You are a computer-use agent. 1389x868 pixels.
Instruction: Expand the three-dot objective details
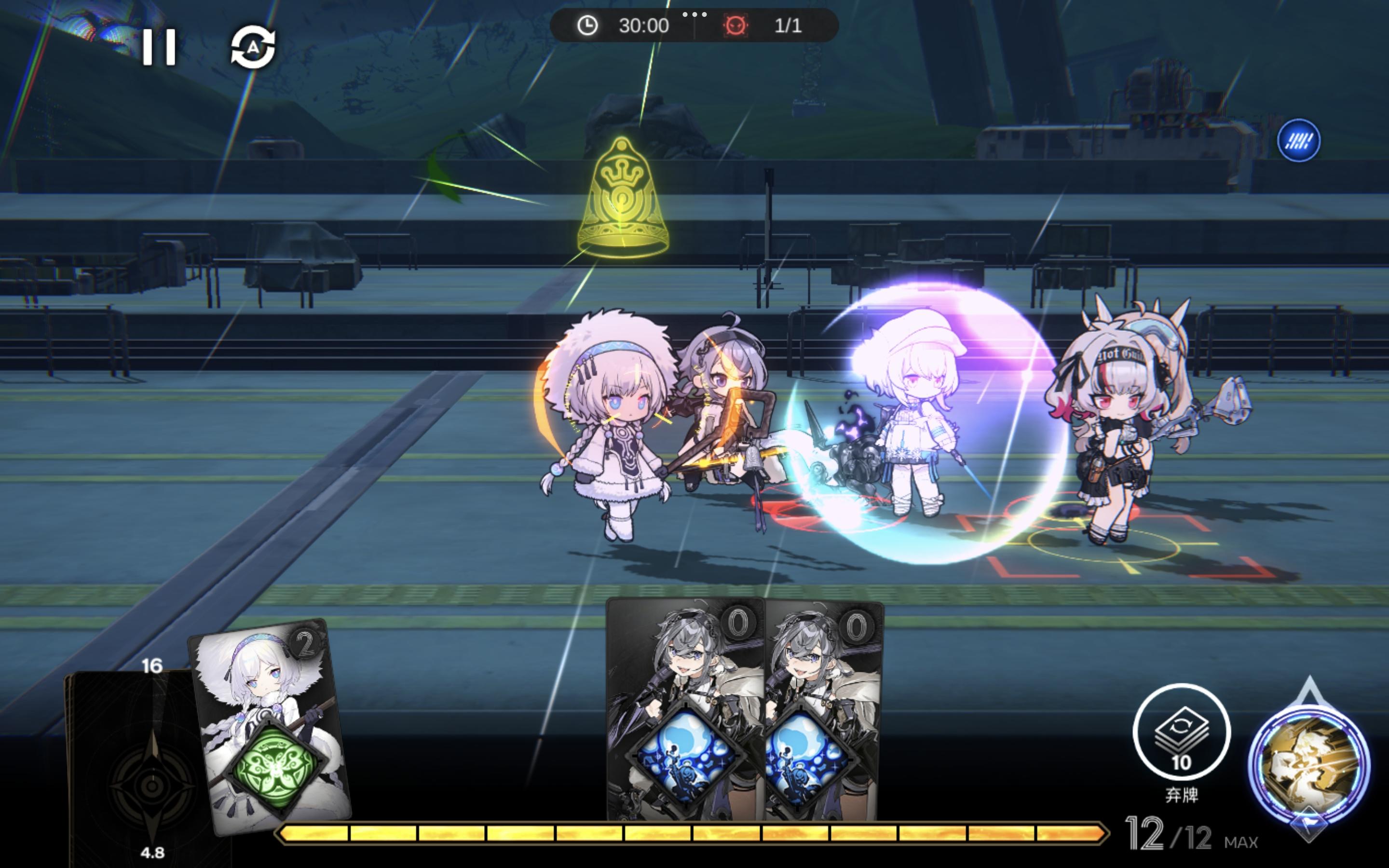coord(694,15)
